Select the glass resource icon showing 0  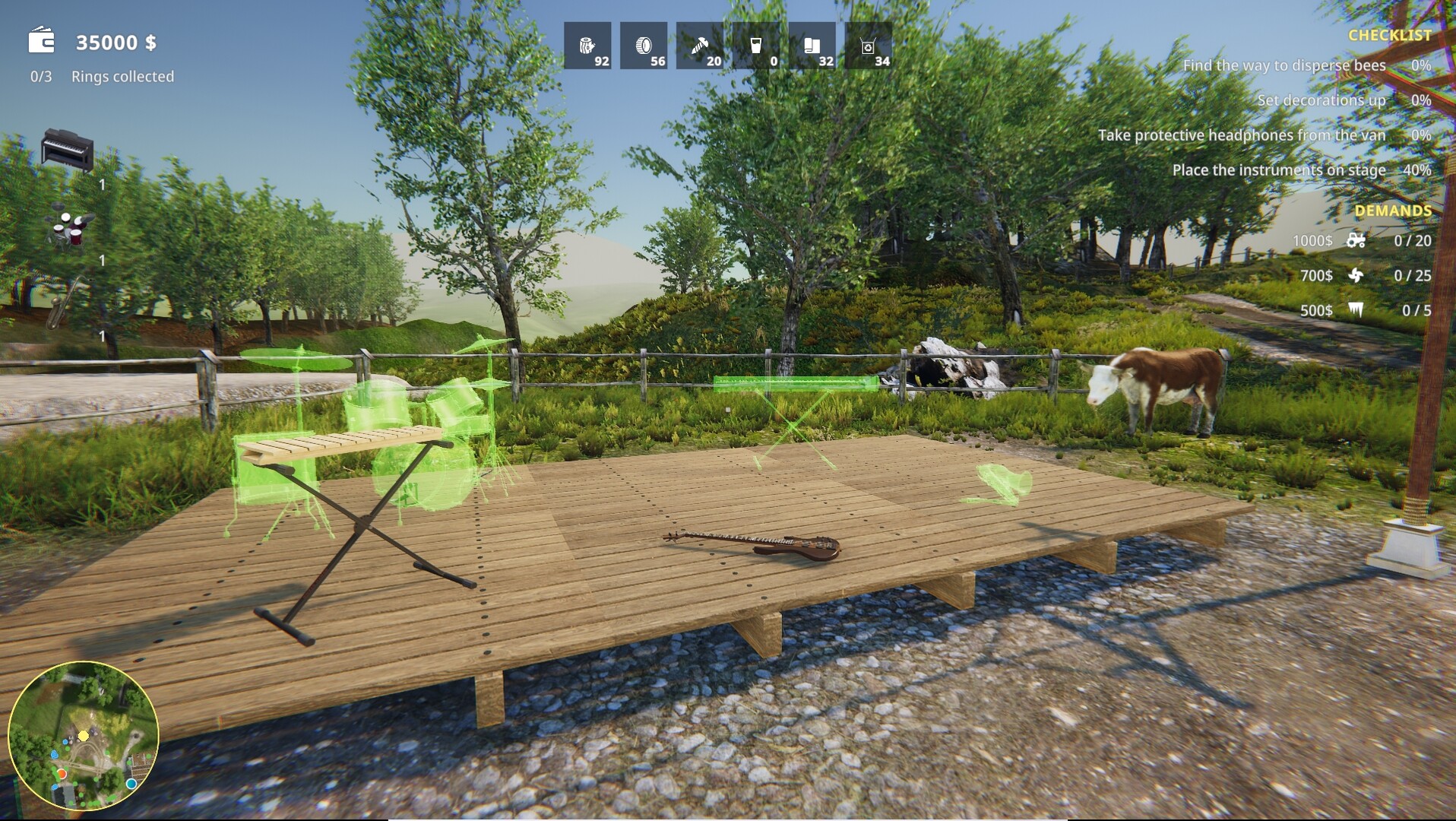click(754, 46)
